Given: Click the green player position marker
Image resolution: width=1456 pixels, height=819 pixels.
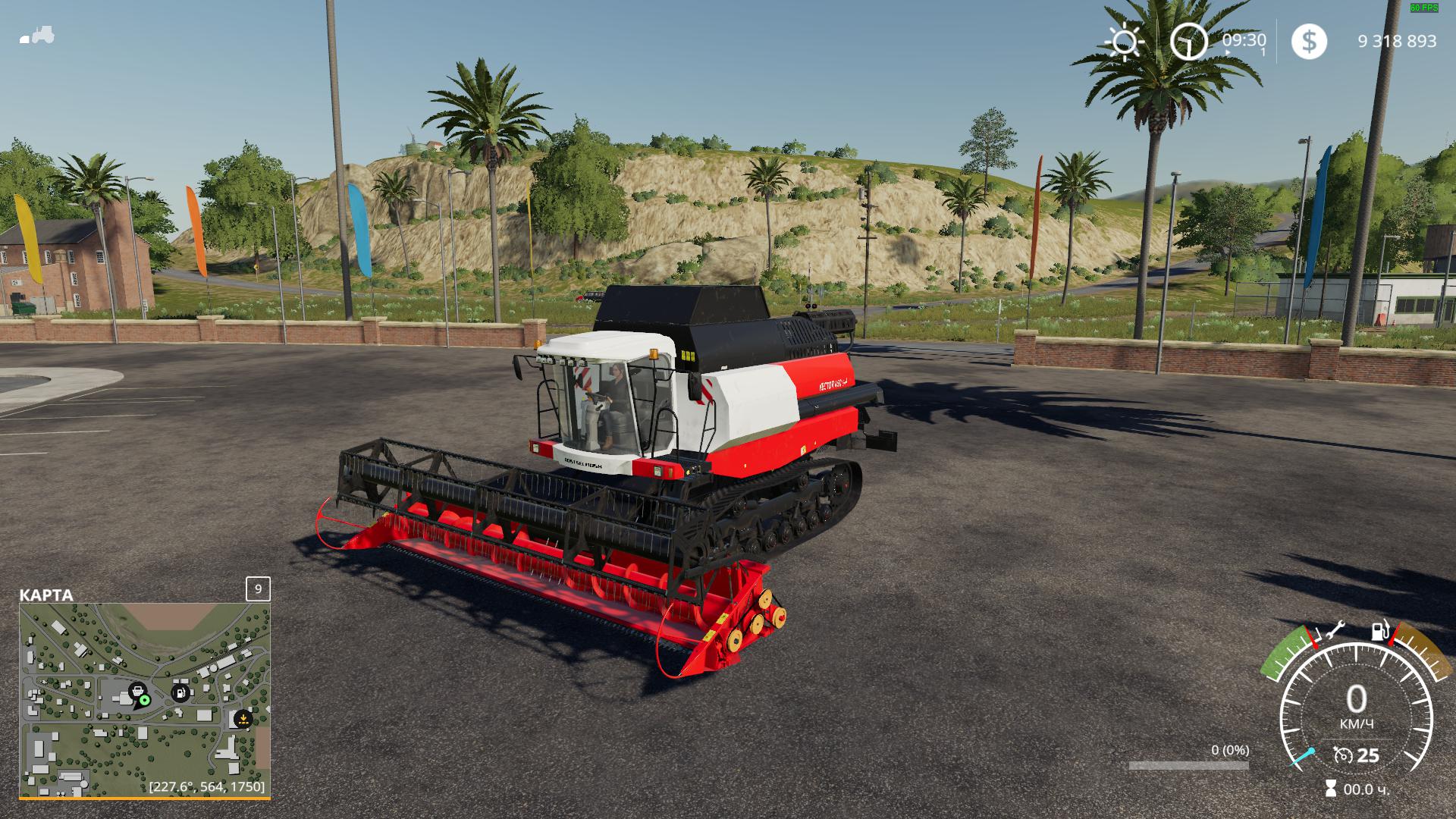Looking at the screenshot, I should pos(145,701).
